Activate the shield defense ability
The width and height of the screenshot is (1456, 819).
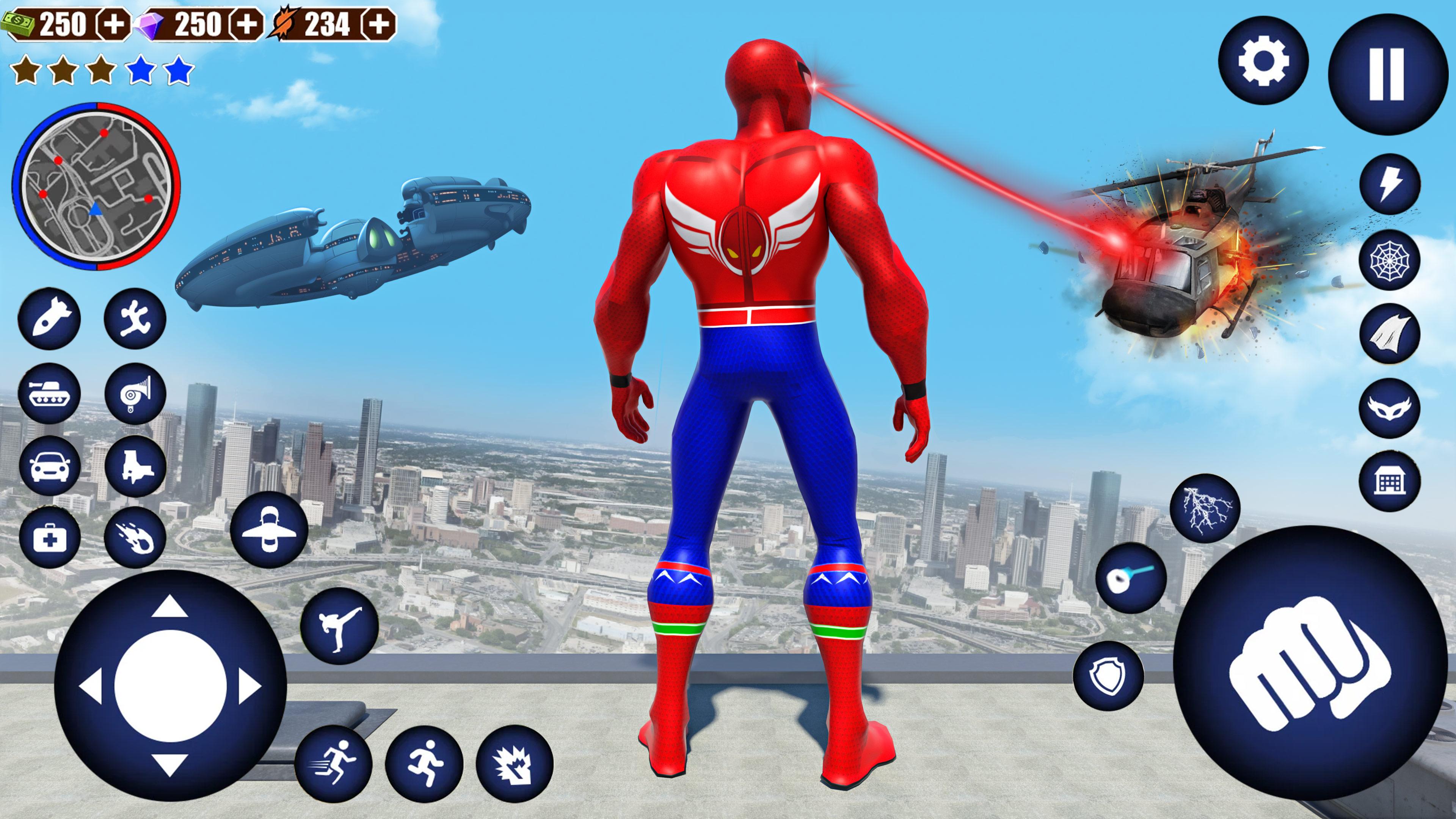(x=1108, y=675)
